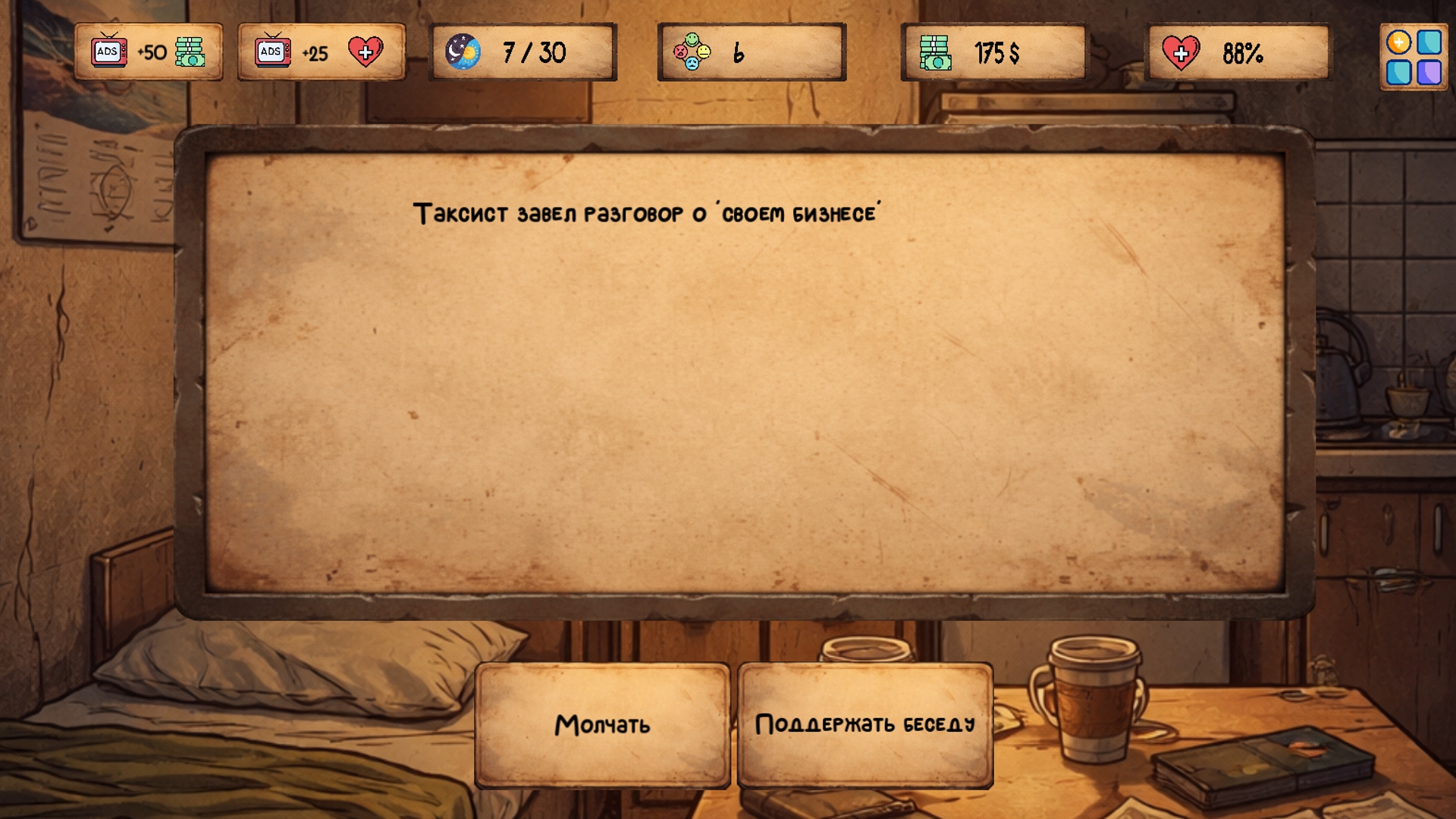The image size is (1456, 819).
Task: Click the emoji faces mood icon
Action: coord(691,52)
